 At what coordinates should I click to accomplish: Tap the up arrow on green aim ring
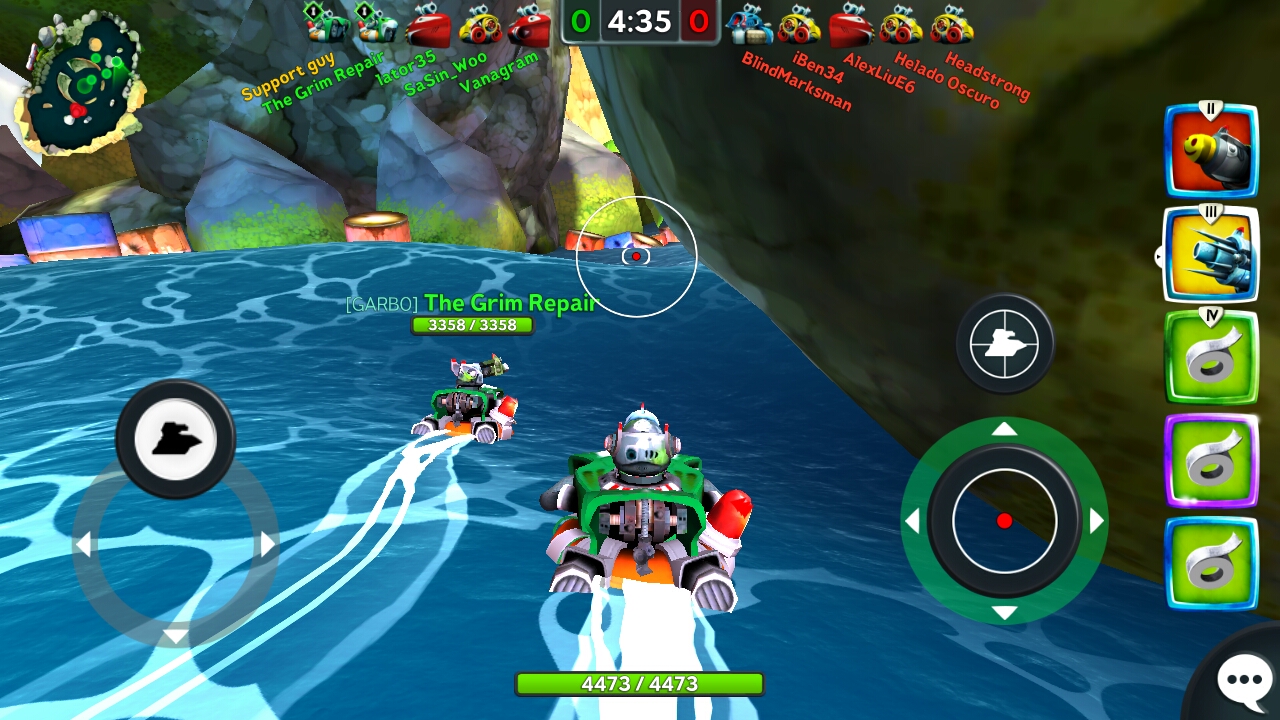click(x=1004, y=429)
